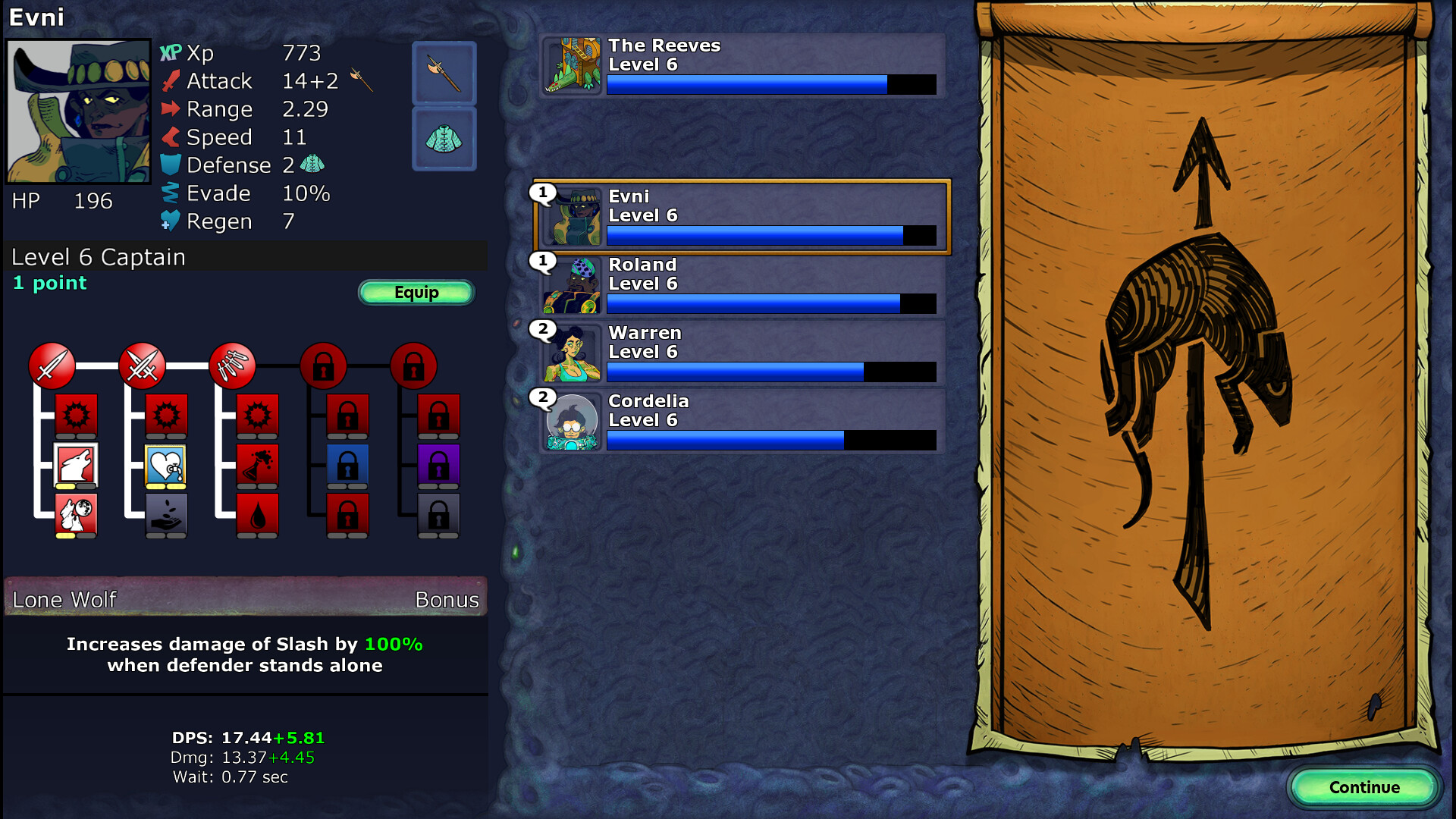This screenshot has width=1456, height=819.
Task: Click the howling wolf Lone Wolf skill
Action: [74, 465]
